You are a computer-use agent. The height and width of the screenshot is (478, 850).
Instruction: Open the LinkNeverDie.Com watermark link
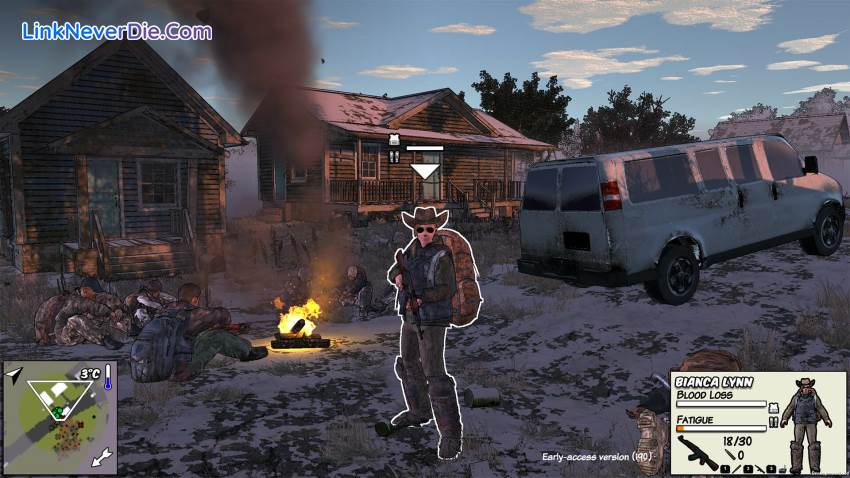tap(116, 31)
